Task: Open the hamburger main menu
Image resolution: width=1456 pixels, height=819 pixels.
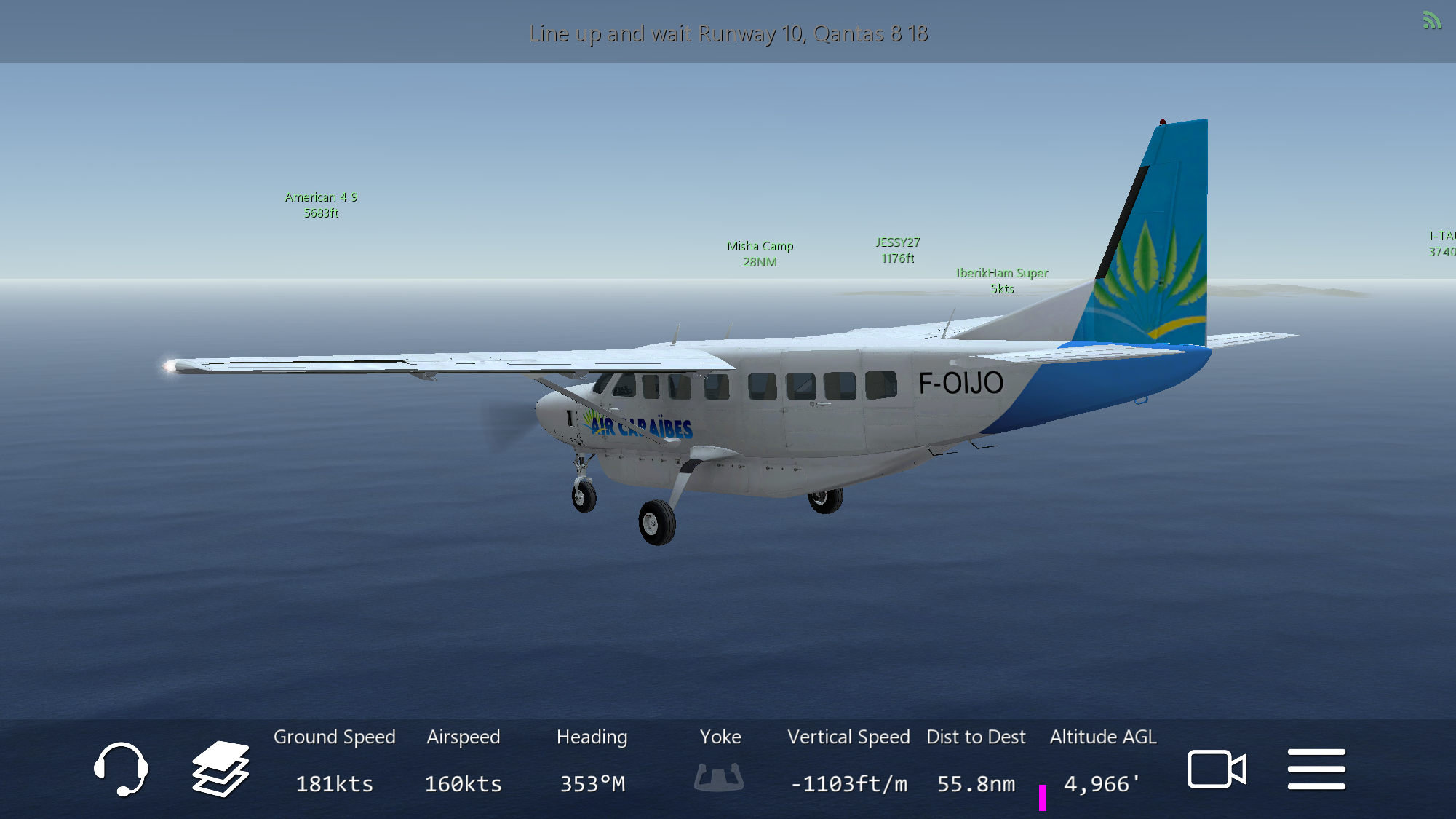Action: (1316, 769)
